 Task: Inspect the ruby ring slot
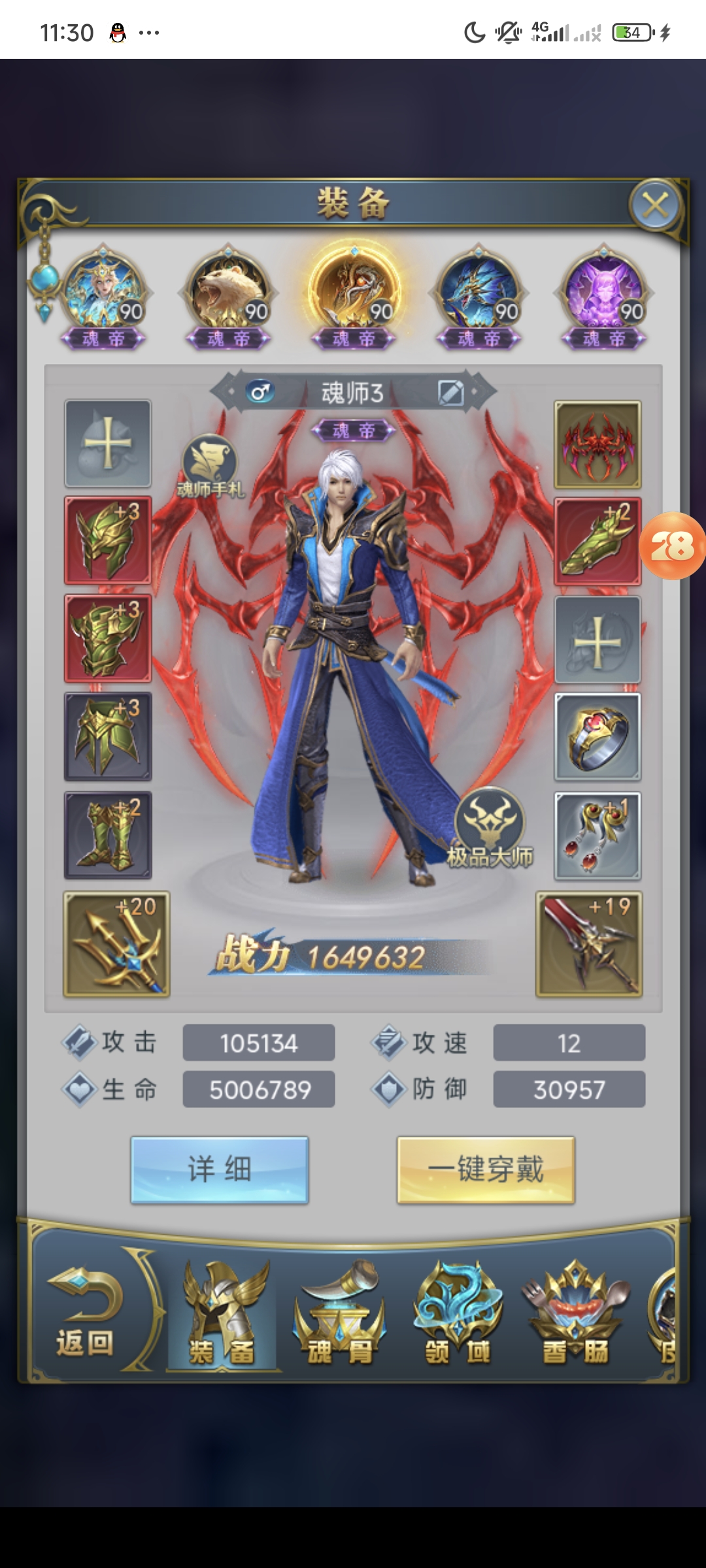coord(597,737)
